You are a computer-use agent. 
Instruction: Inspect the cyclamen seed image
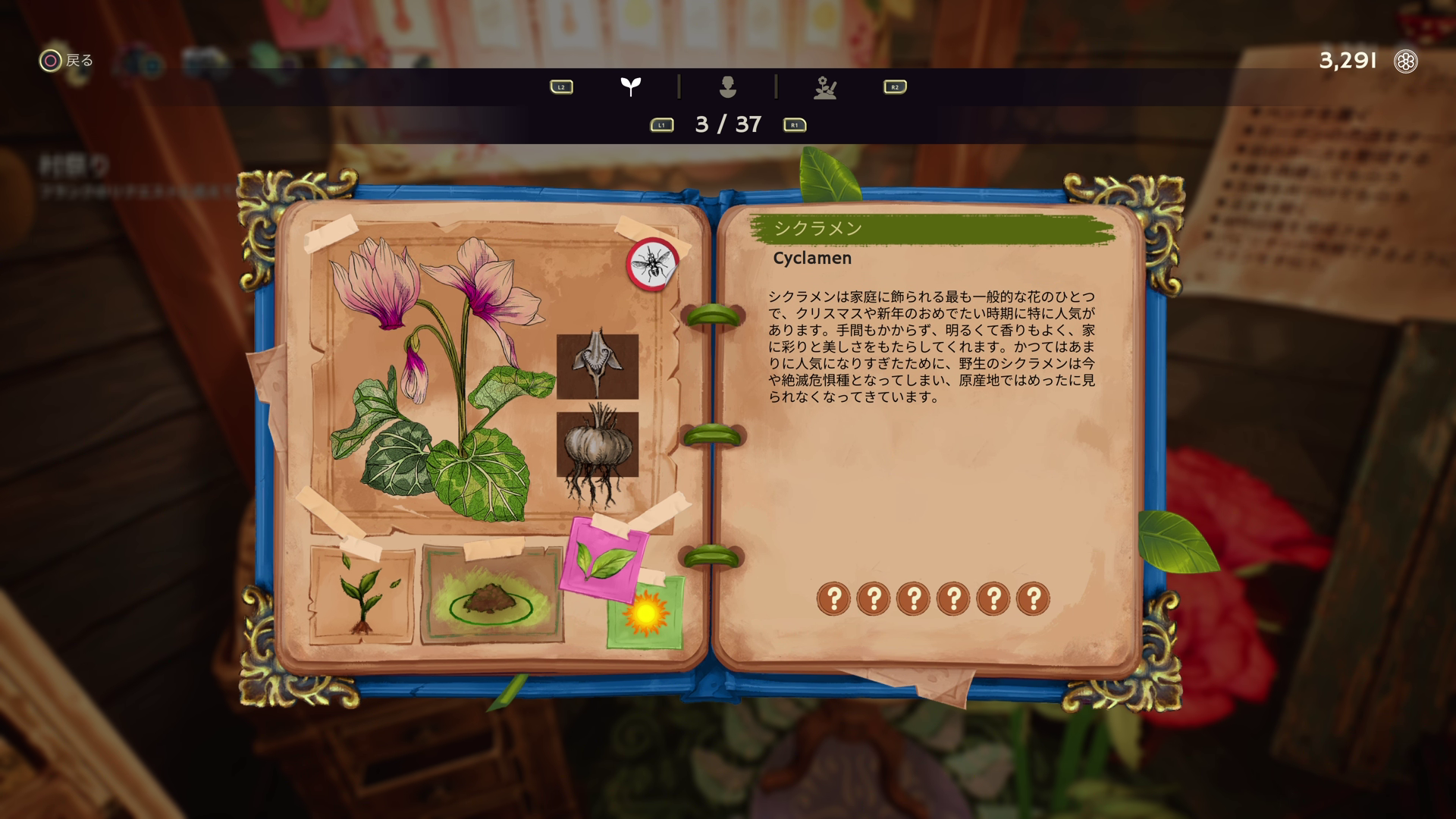pos(598,366)
